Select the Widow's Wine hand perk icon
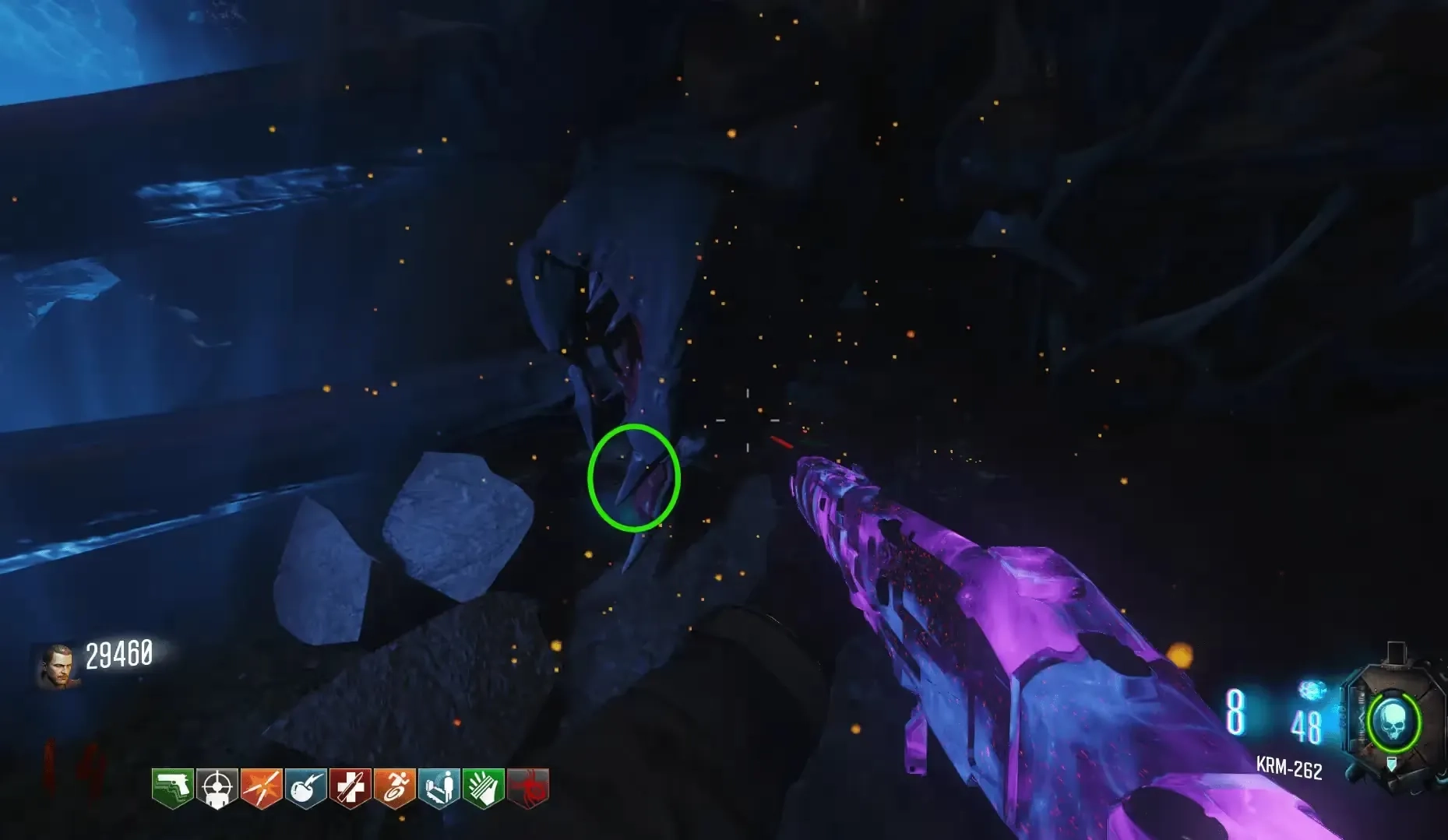Screen dimensions: 1448x840 pyautogui.click(x=483, y=788)
